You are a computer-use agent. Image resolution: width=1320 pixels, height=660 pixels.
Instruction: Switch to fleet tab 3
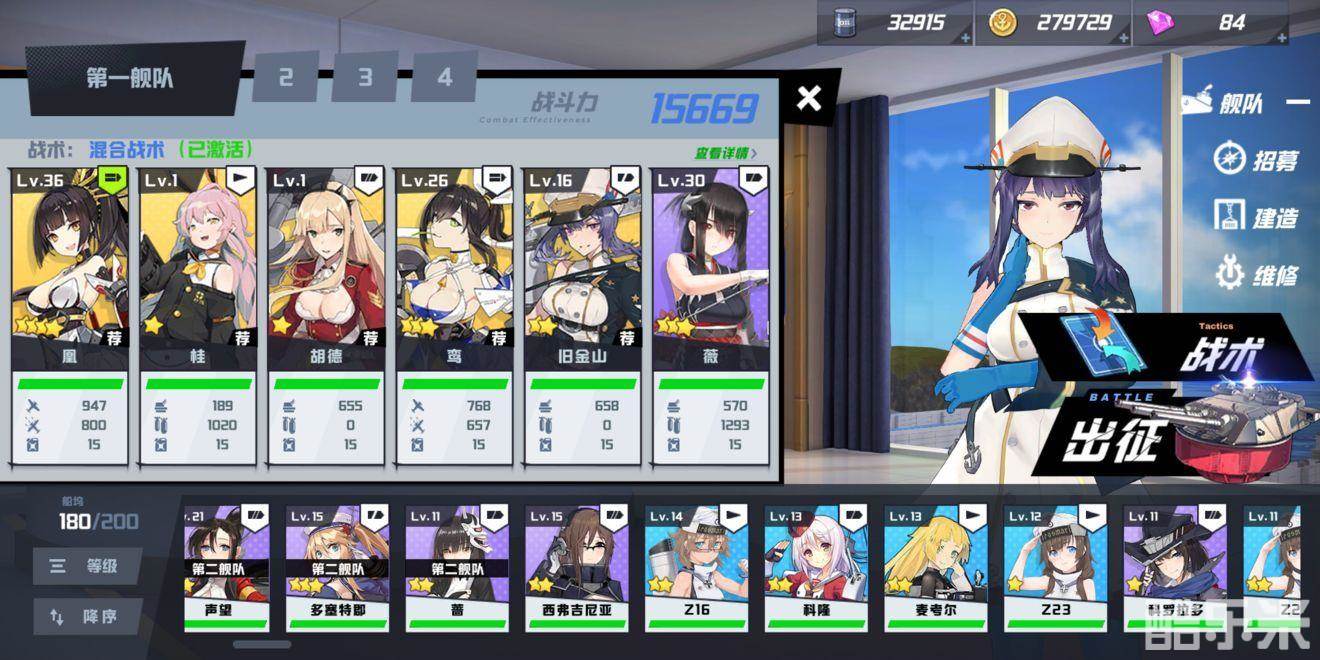pyautogui.click(x=365, y=77)
